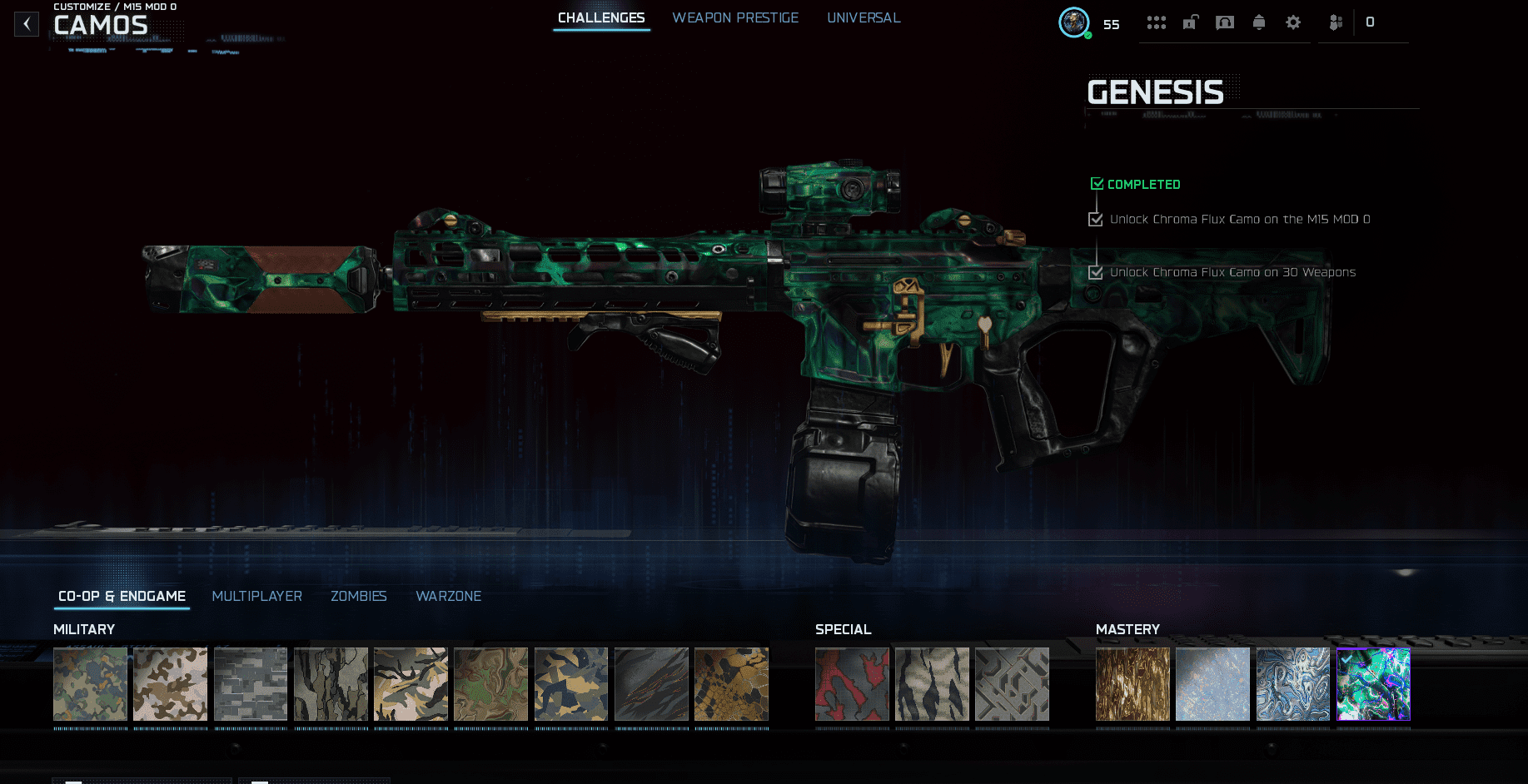Select the Co-op & Endgame category
This screenshot has height=784, width=1528.
122,596
